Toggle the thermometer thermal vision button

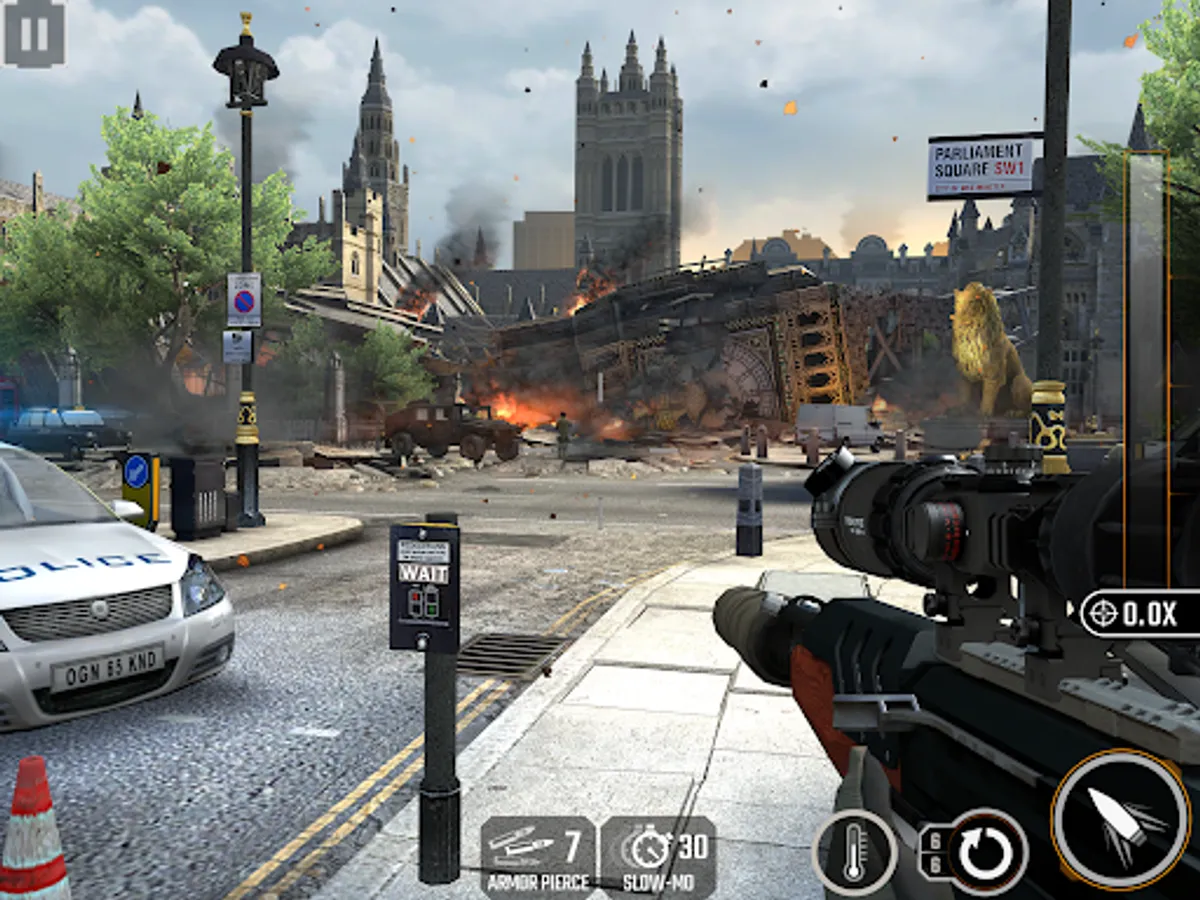(854, 852)
